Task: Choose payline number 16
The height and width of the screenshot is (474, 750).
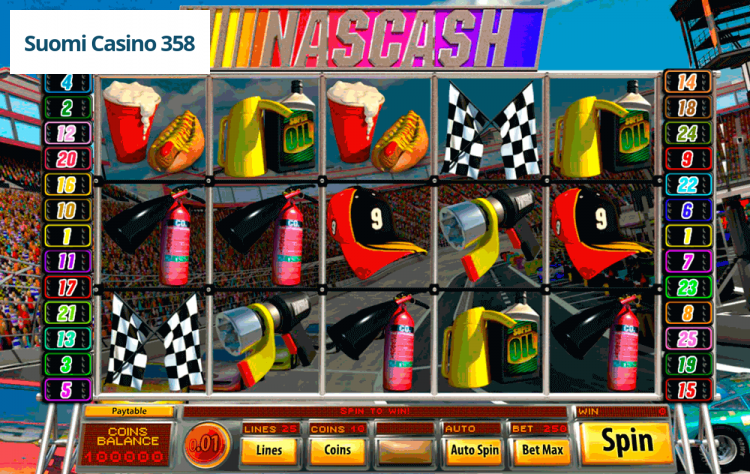Action: pos(68,185)
